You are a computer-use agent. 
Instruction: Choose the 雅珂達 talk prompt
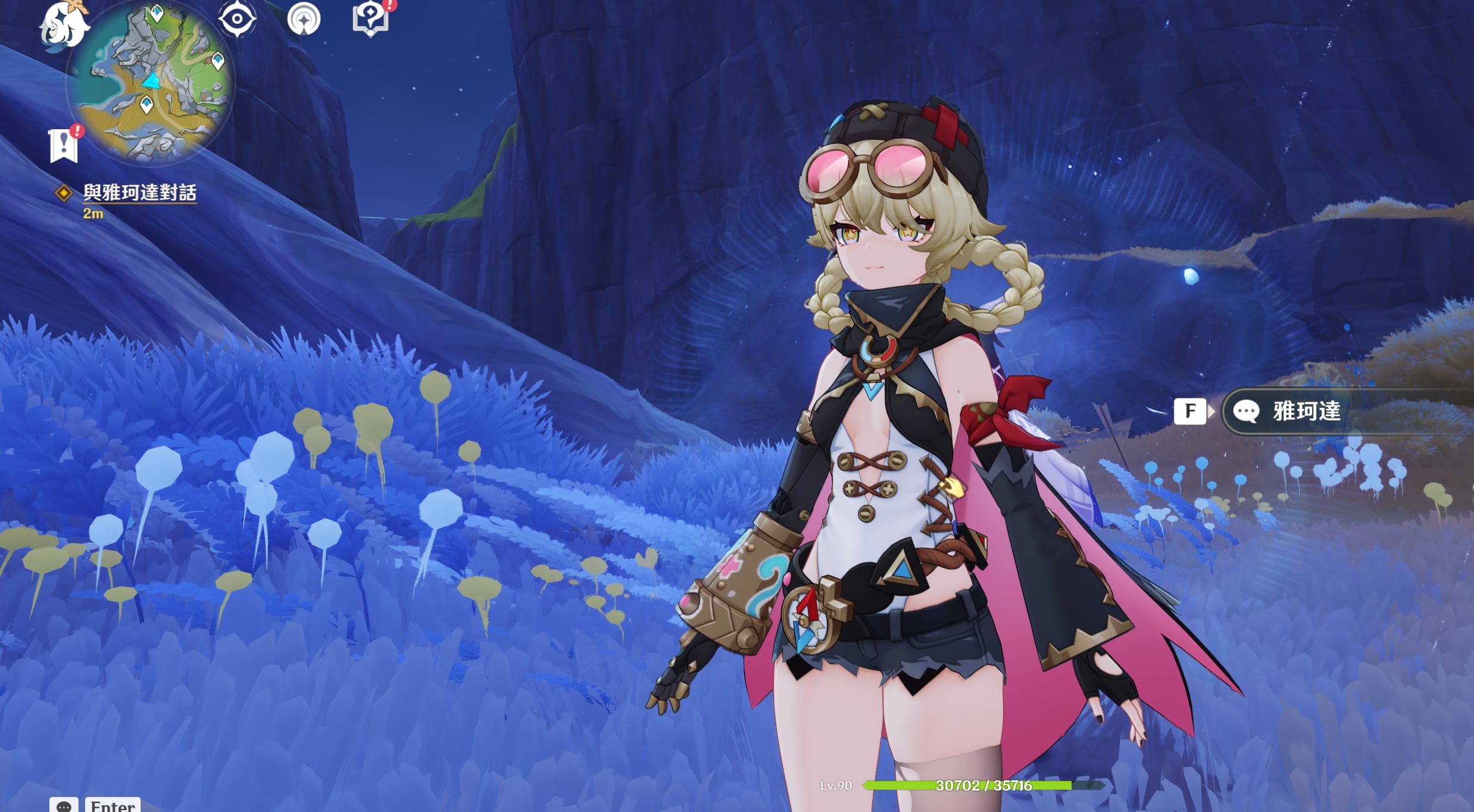click(1306, 411)
